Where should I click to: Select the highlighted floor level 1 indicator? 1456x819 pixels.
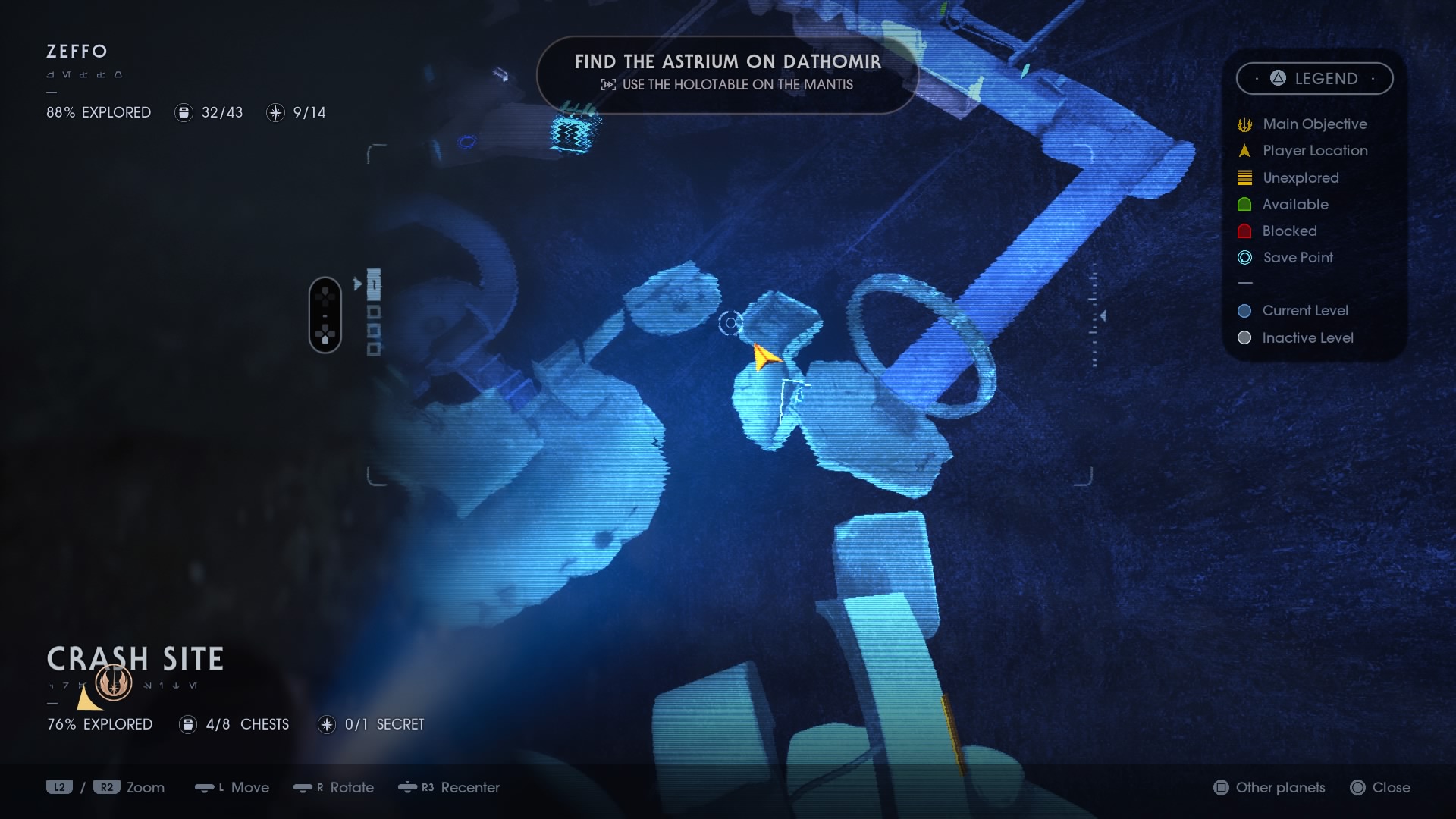374,284
